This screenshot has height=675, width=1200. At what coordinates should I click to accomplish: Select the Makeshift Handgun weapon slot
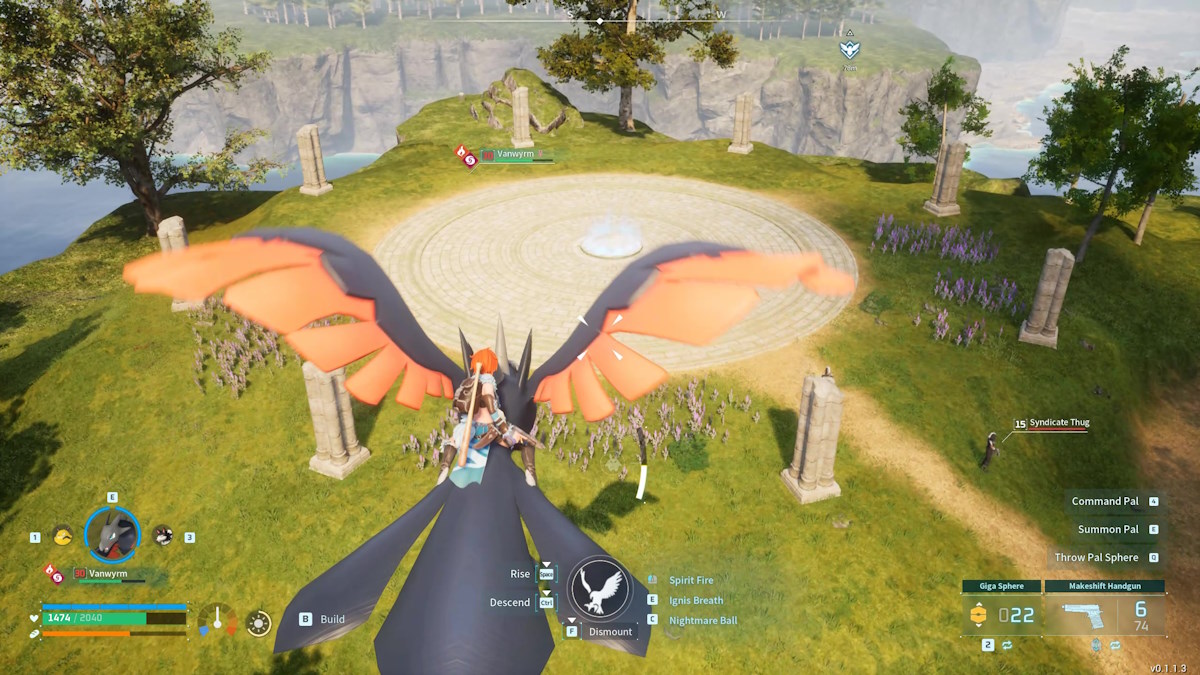pyautogui.click(x=1105, y=613)
